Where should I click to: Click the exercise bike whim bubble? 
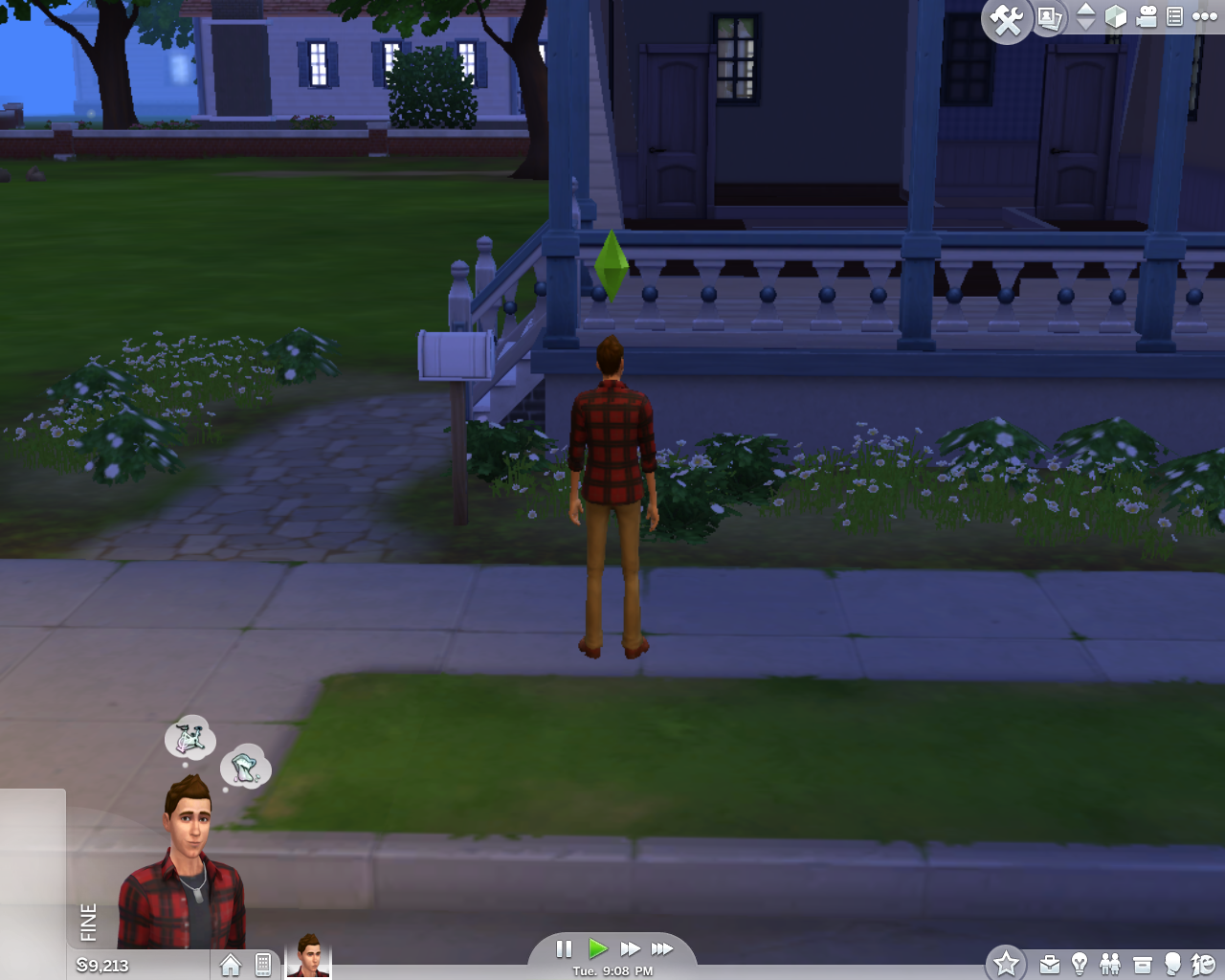pos(189,738)
